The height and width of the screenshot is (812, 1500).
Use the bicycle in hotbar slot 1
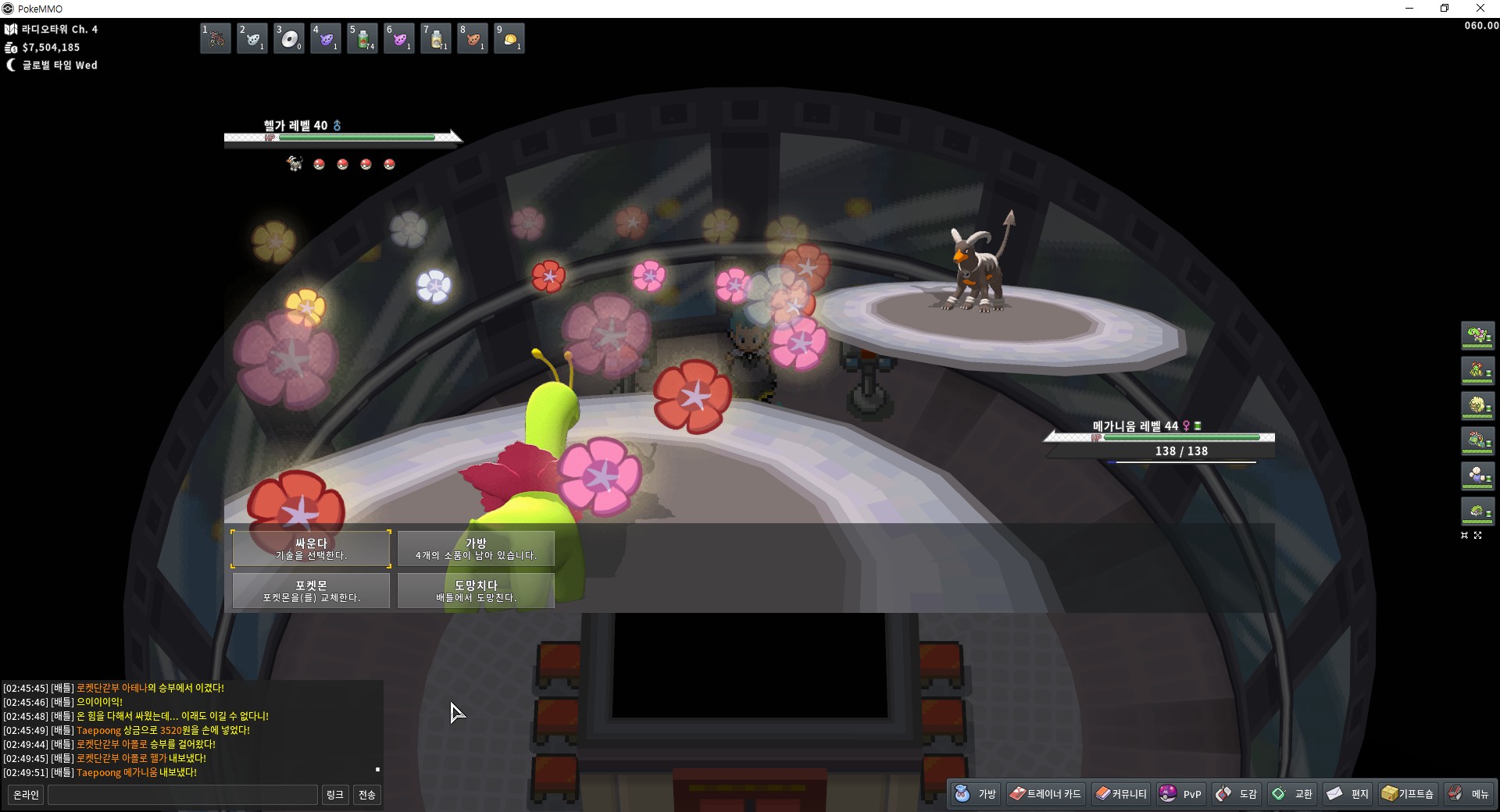pos(216,38)
